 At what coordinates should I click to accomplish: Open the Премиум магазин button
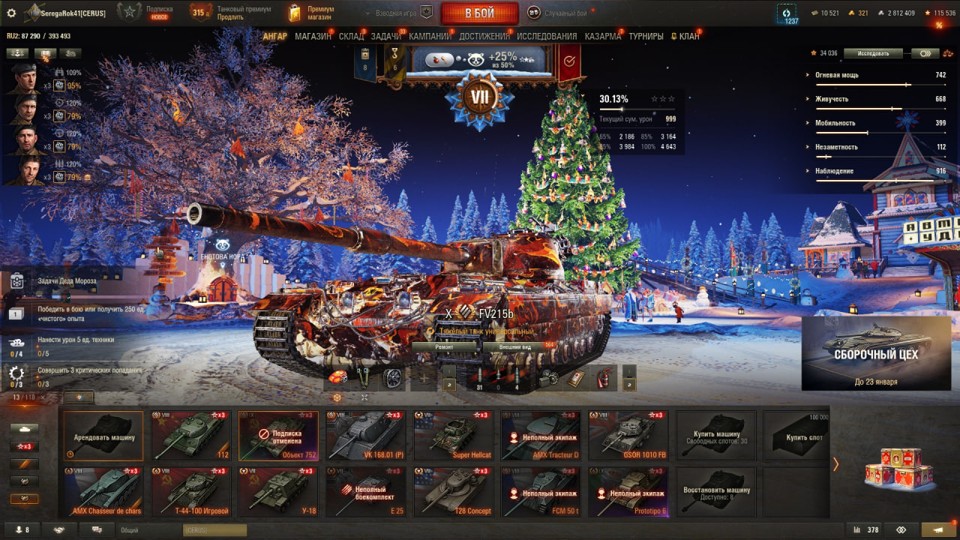312,13
